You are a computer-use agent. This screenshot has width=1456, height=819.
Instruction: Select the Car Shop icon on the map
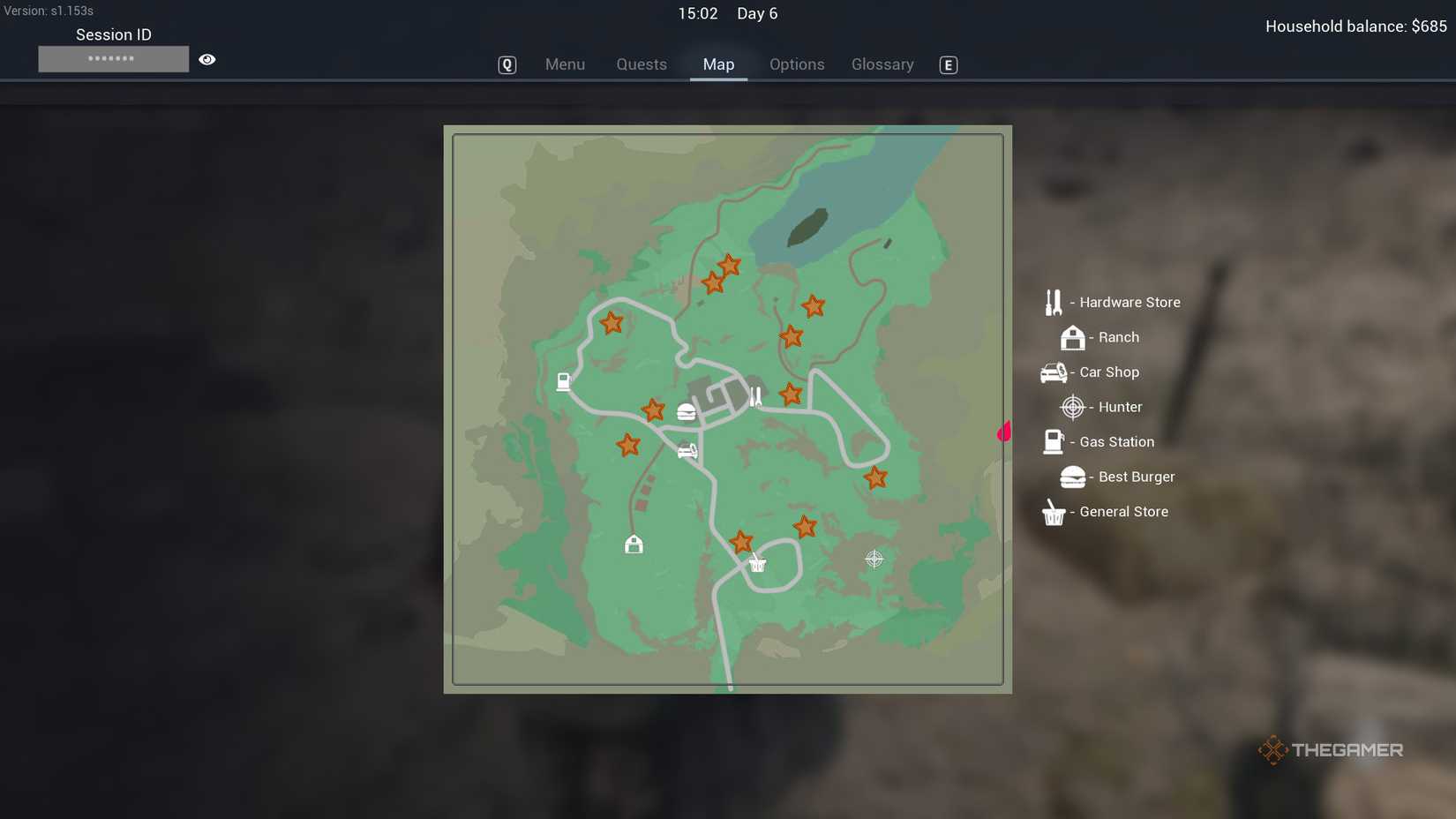pyautogui.click(x=687, y=450)
